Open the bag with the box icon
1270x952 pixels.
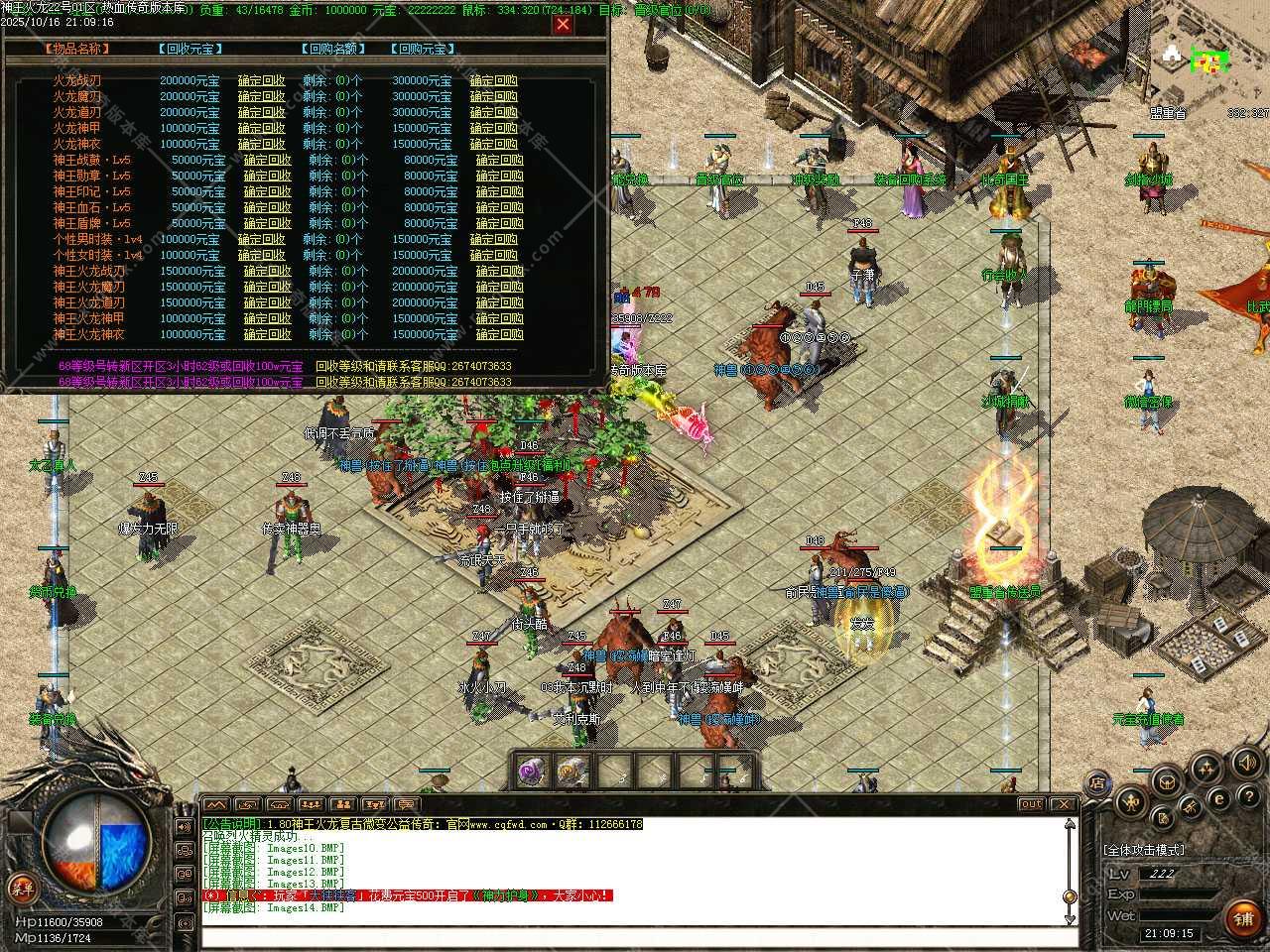coord(1166,781)
